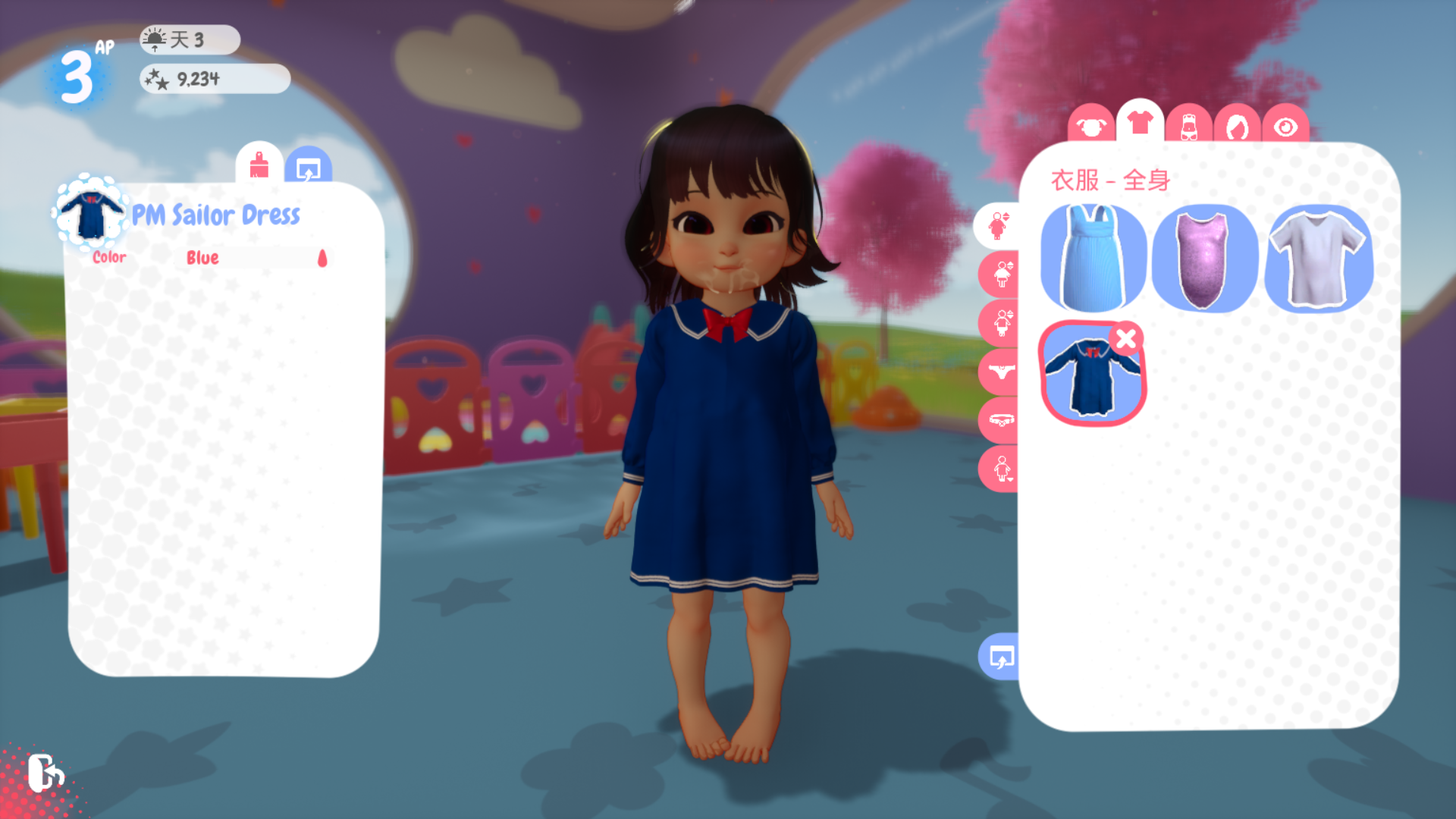Screen dimensions: 1456x819
Task: Exit the dressing screen via door icon
Action: [45, 773]
